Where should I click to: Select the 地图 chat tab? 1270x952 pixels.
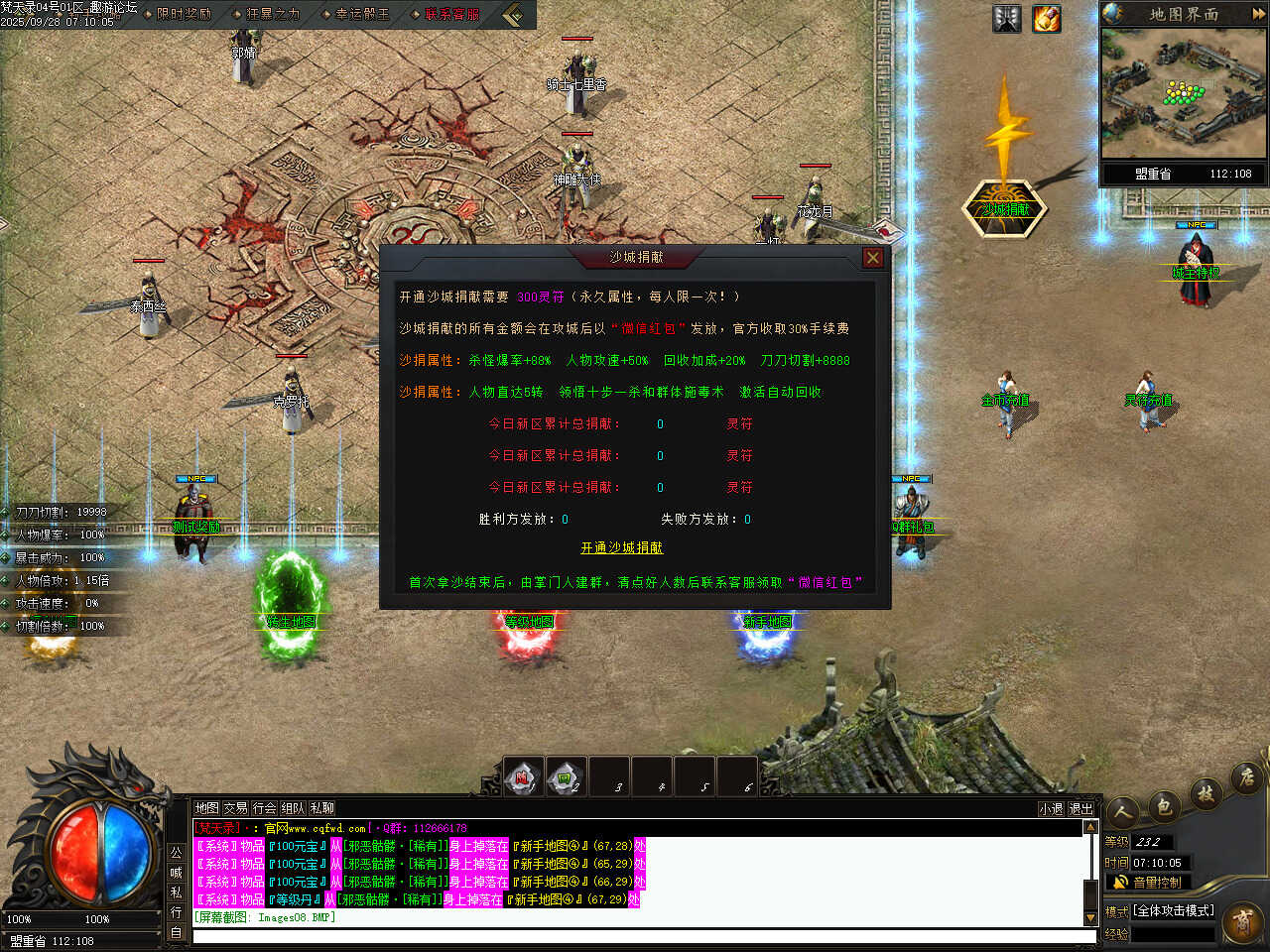(206, 808)
